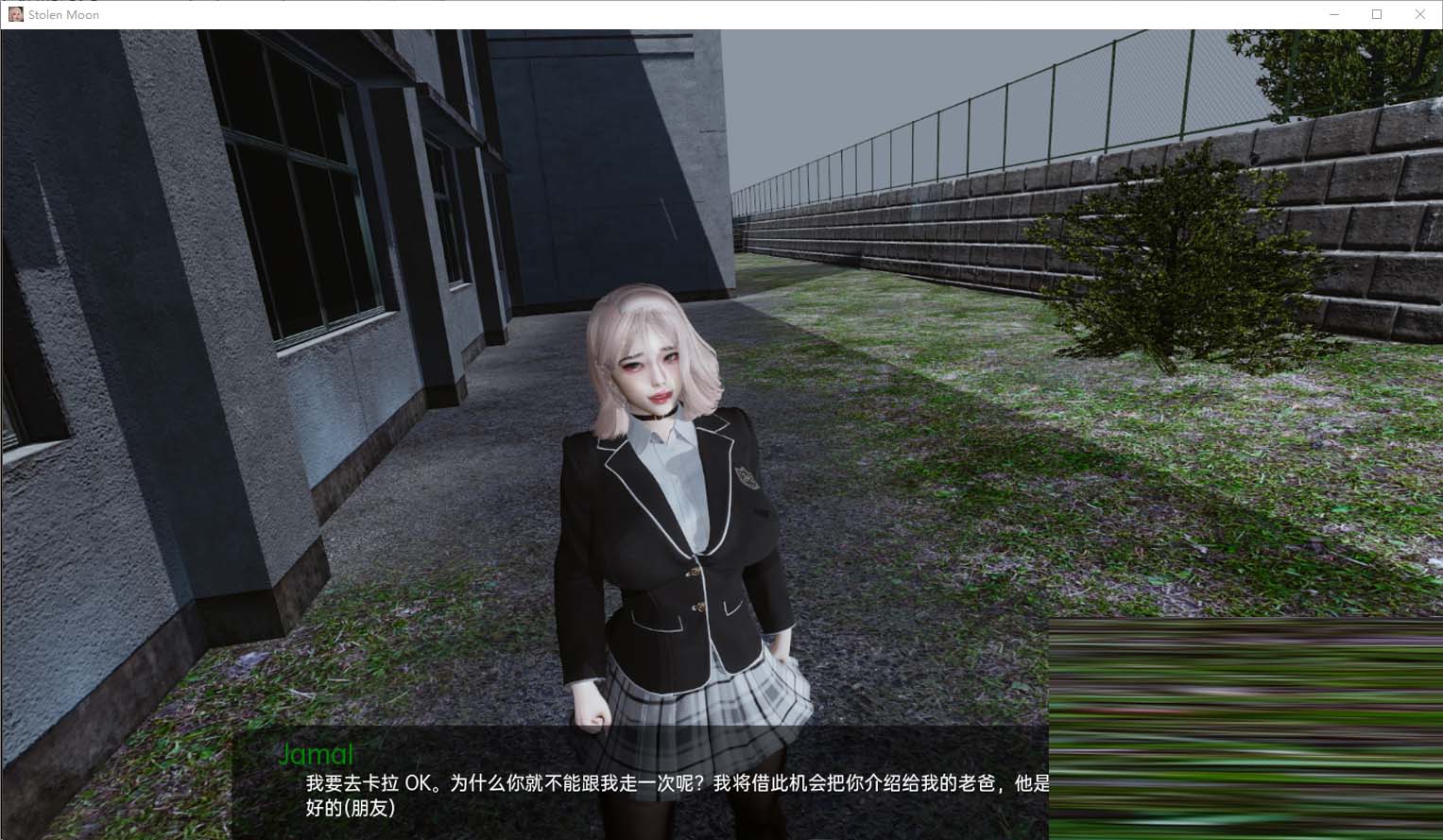Click the character's school blazer emblem
This screenshot has height=840, width=1443.
(746, 478)
